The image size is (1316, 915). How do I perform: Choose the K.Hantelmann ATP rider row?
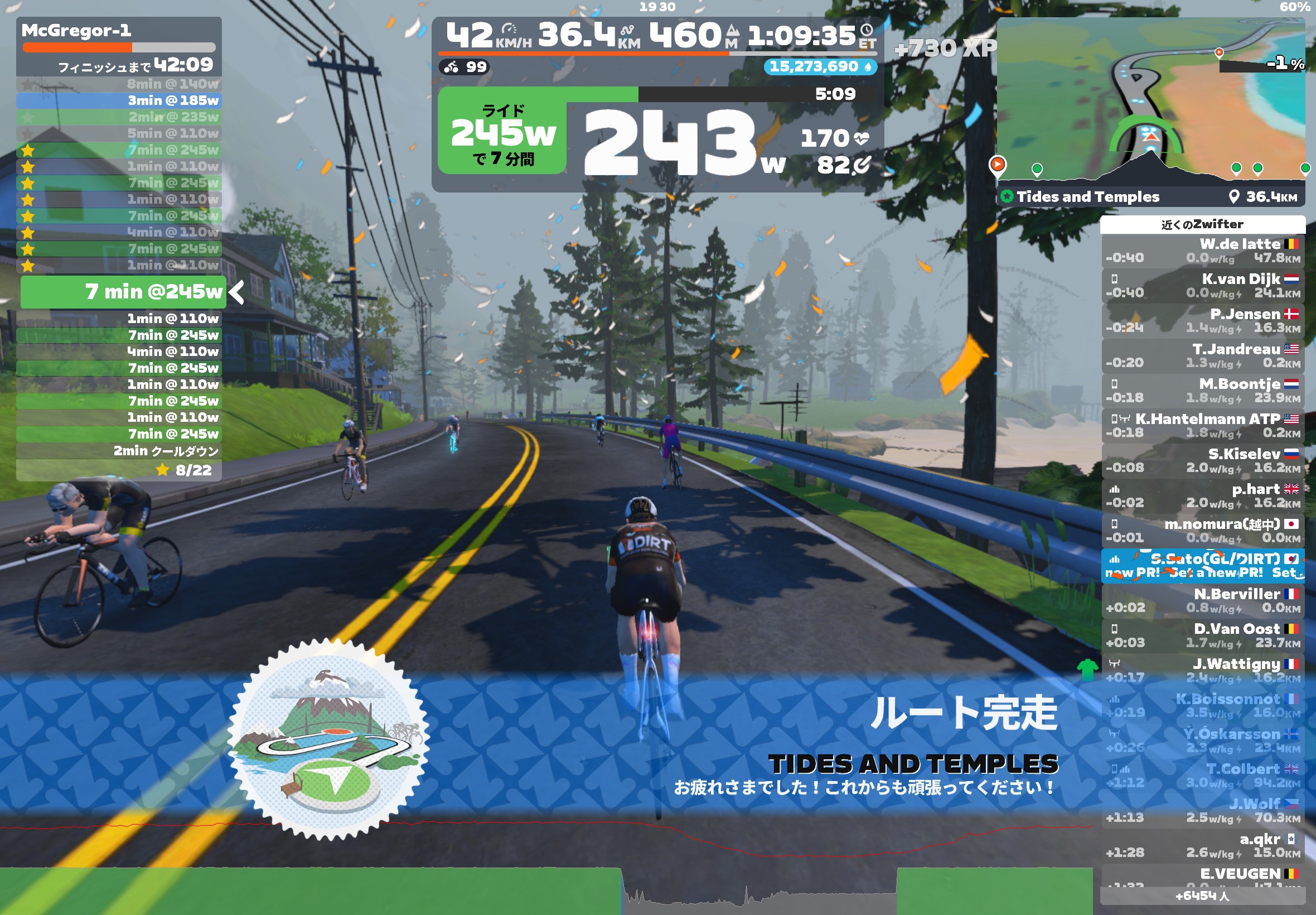pyautogui.click(x=1202, y=426)
